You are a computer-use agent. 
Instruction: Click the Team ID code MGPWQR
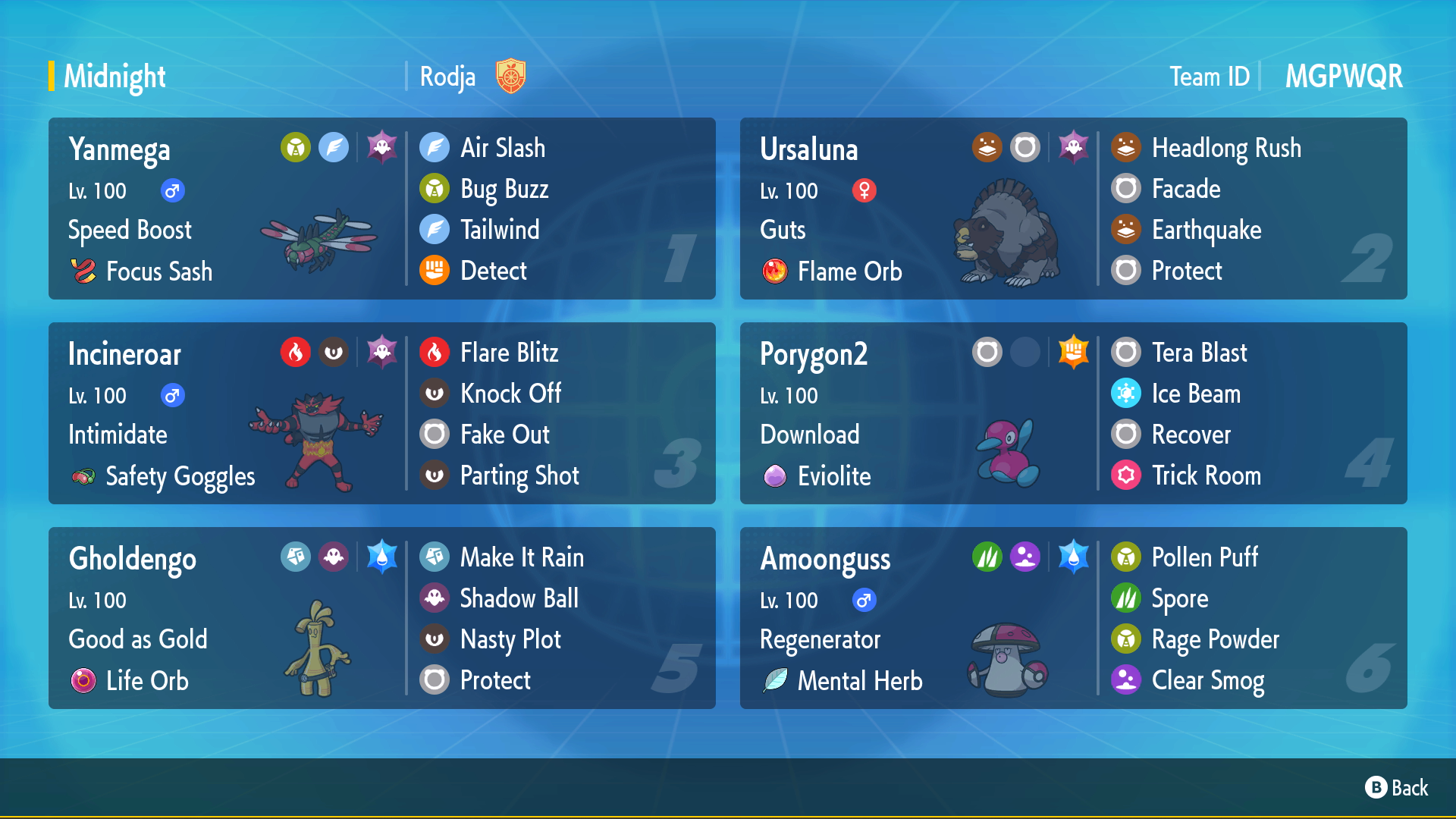[x=1343, y=77]
